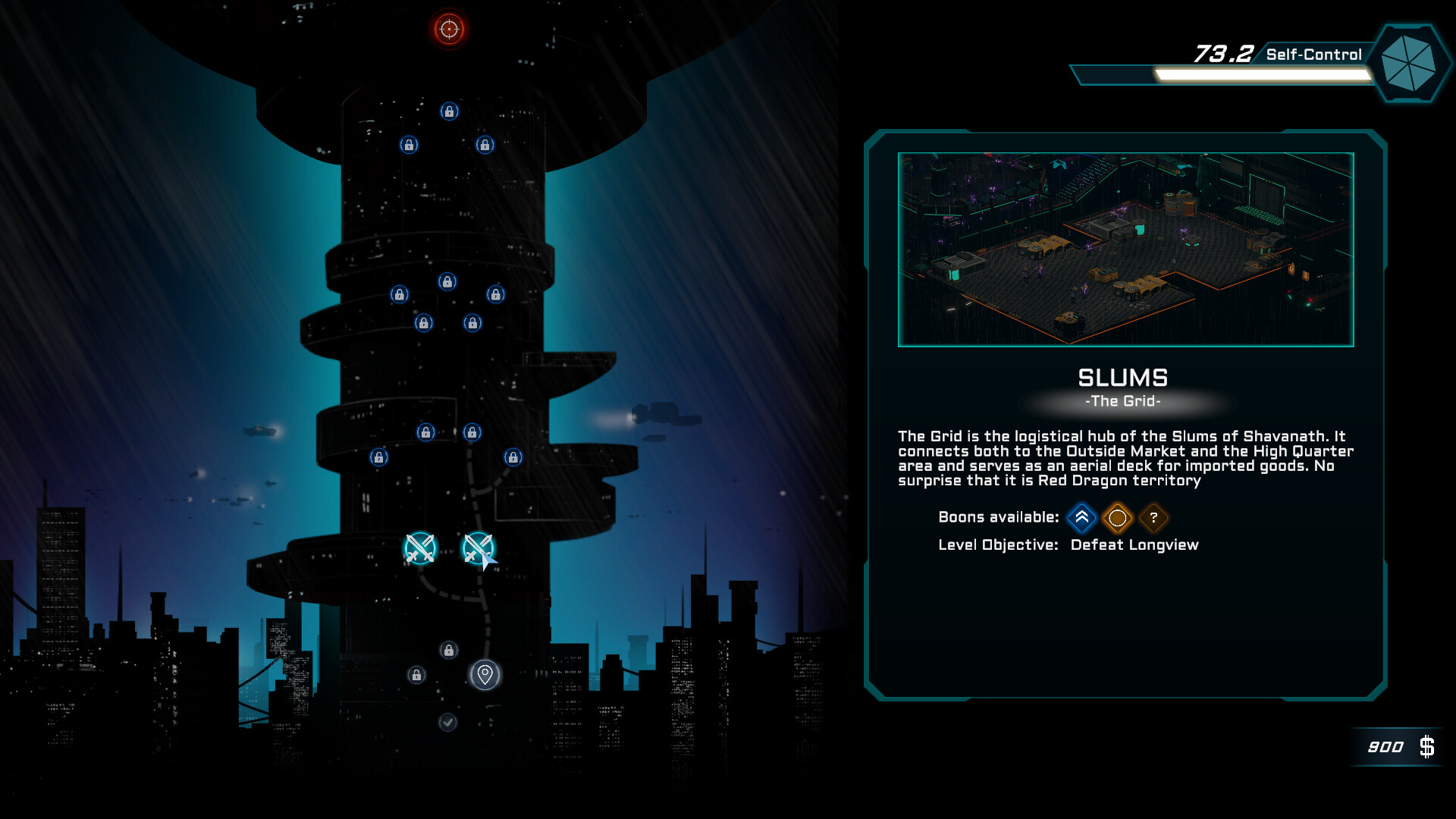Click the red crosshair atop the tower

(x=447, y=29)
